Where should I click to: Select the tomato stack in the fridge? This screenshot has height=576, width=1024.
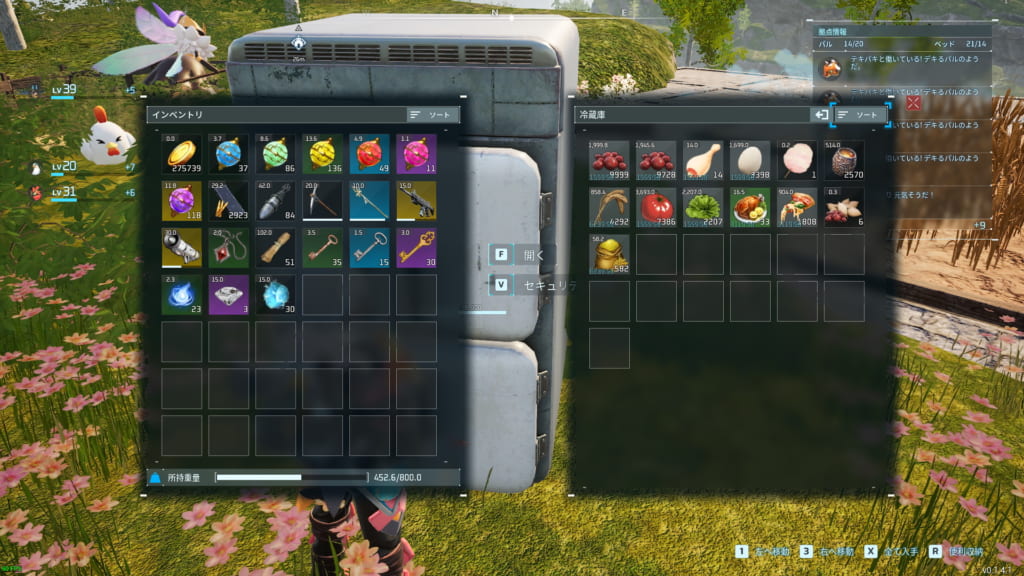click(x=656, y=207)
